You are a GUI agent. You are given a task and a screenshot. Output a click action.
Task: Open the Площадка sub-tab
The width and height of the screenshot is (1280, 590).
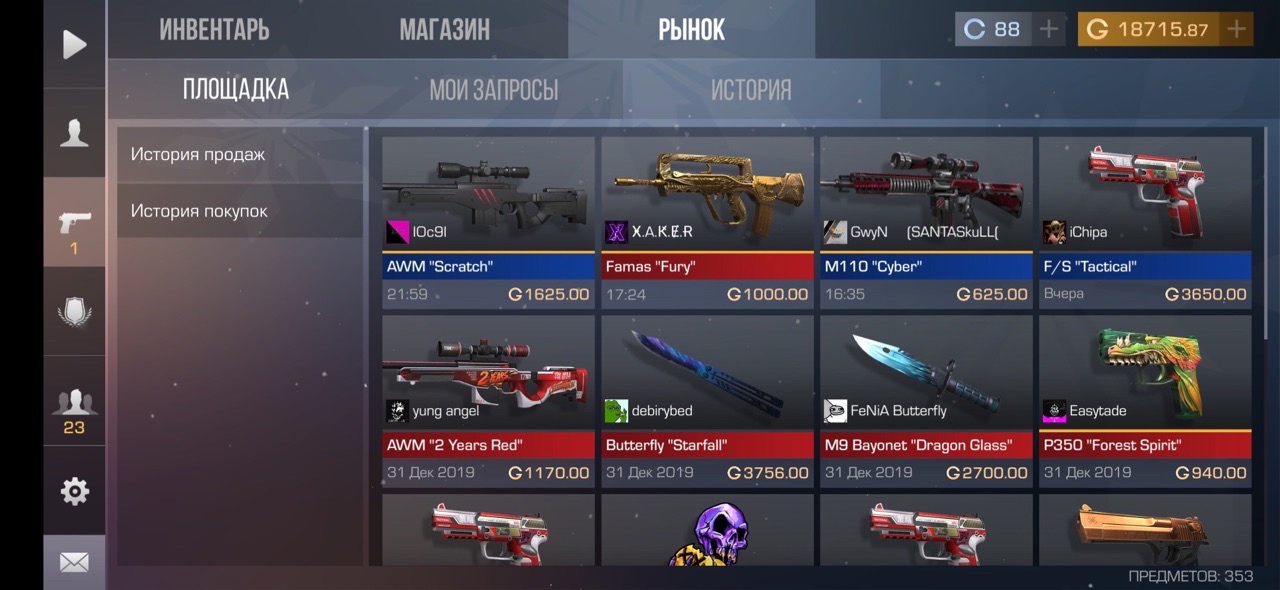click(236, 90)
